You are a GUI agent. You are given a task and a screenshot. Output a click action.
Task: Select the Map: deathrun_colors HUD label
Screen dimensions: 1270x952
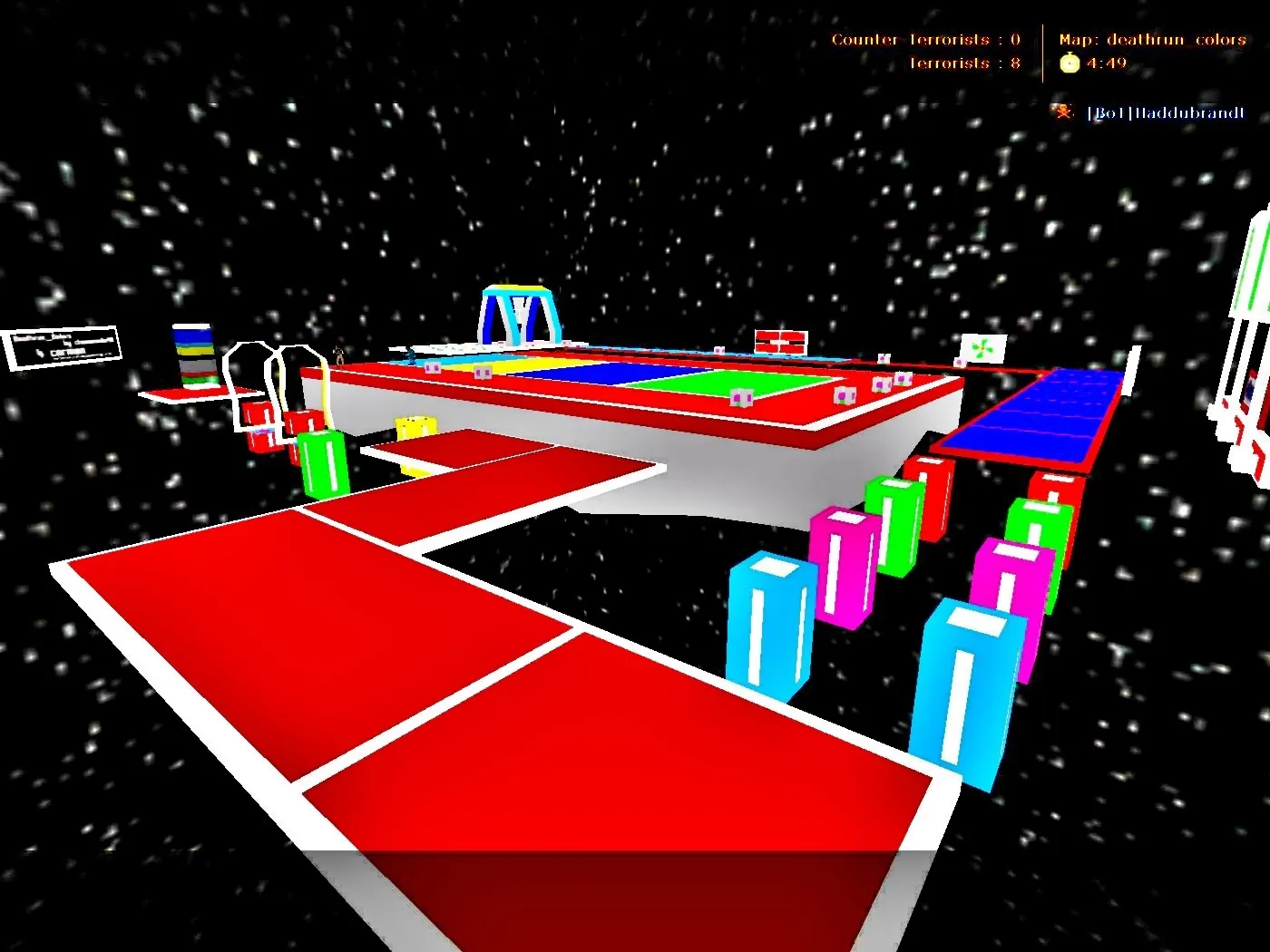[x=1151, y=39]
